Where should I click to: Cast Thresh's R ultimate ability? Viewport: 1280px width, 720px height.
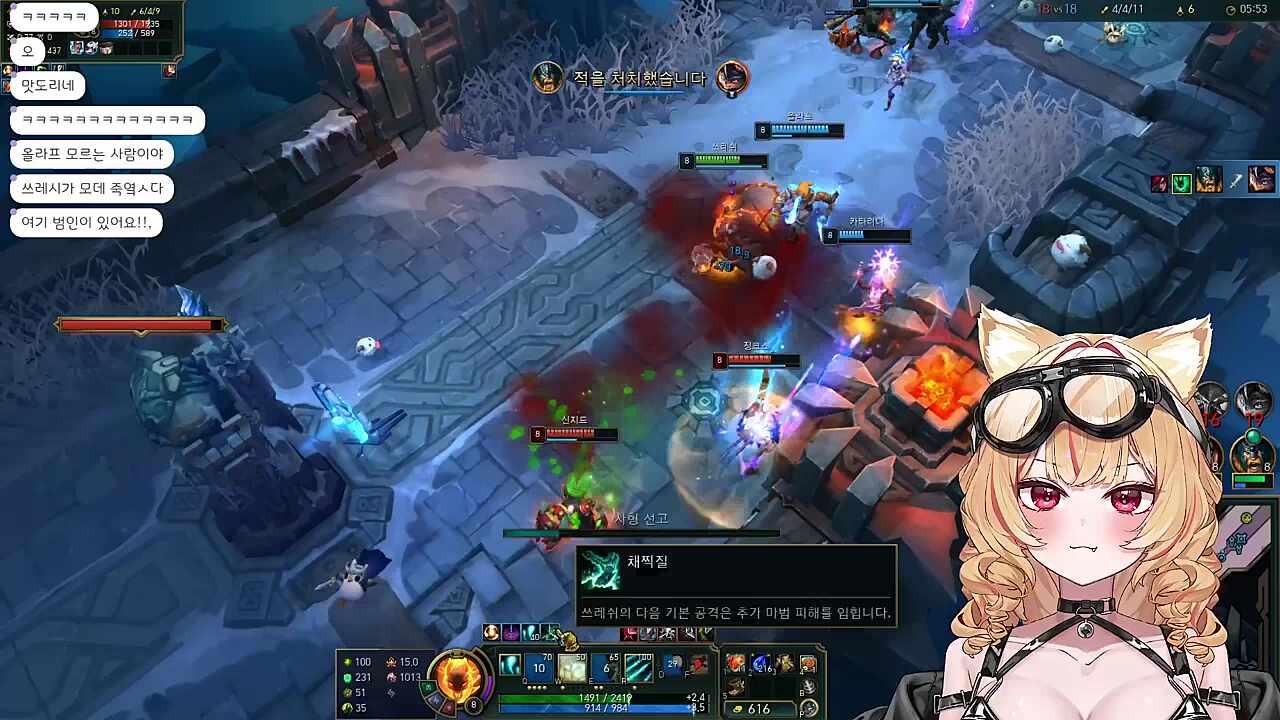(x=638, y=667)
